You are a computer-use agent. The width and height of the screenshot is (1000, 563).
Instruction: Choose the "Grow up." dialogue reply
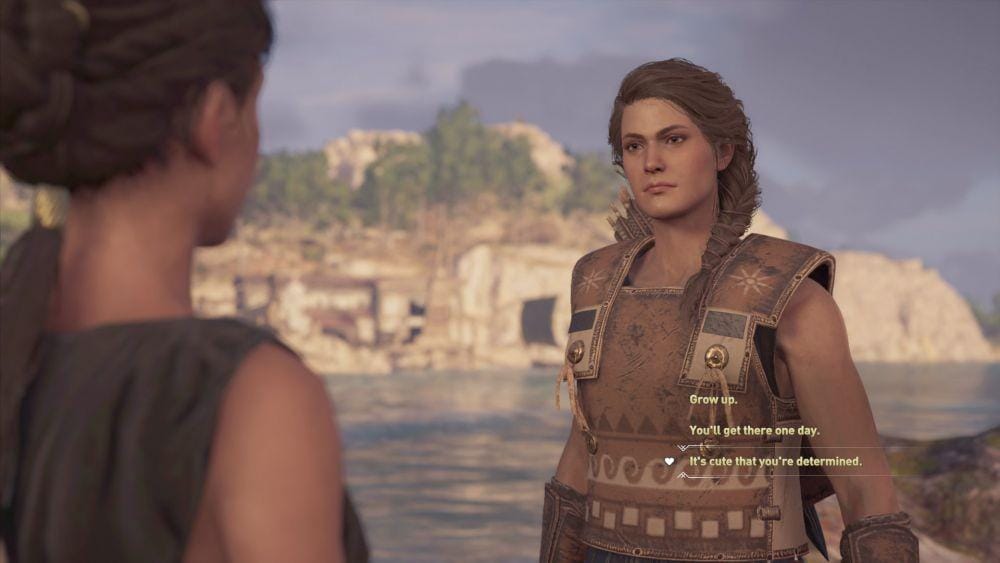712,398
